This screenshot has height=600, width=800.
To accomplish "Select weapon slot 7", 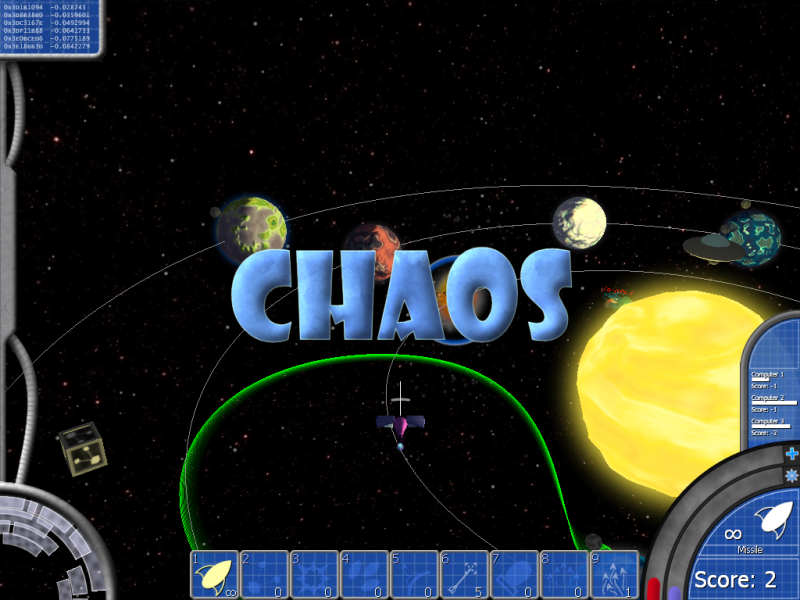I will pyautogui.click(x=514, y=574).
